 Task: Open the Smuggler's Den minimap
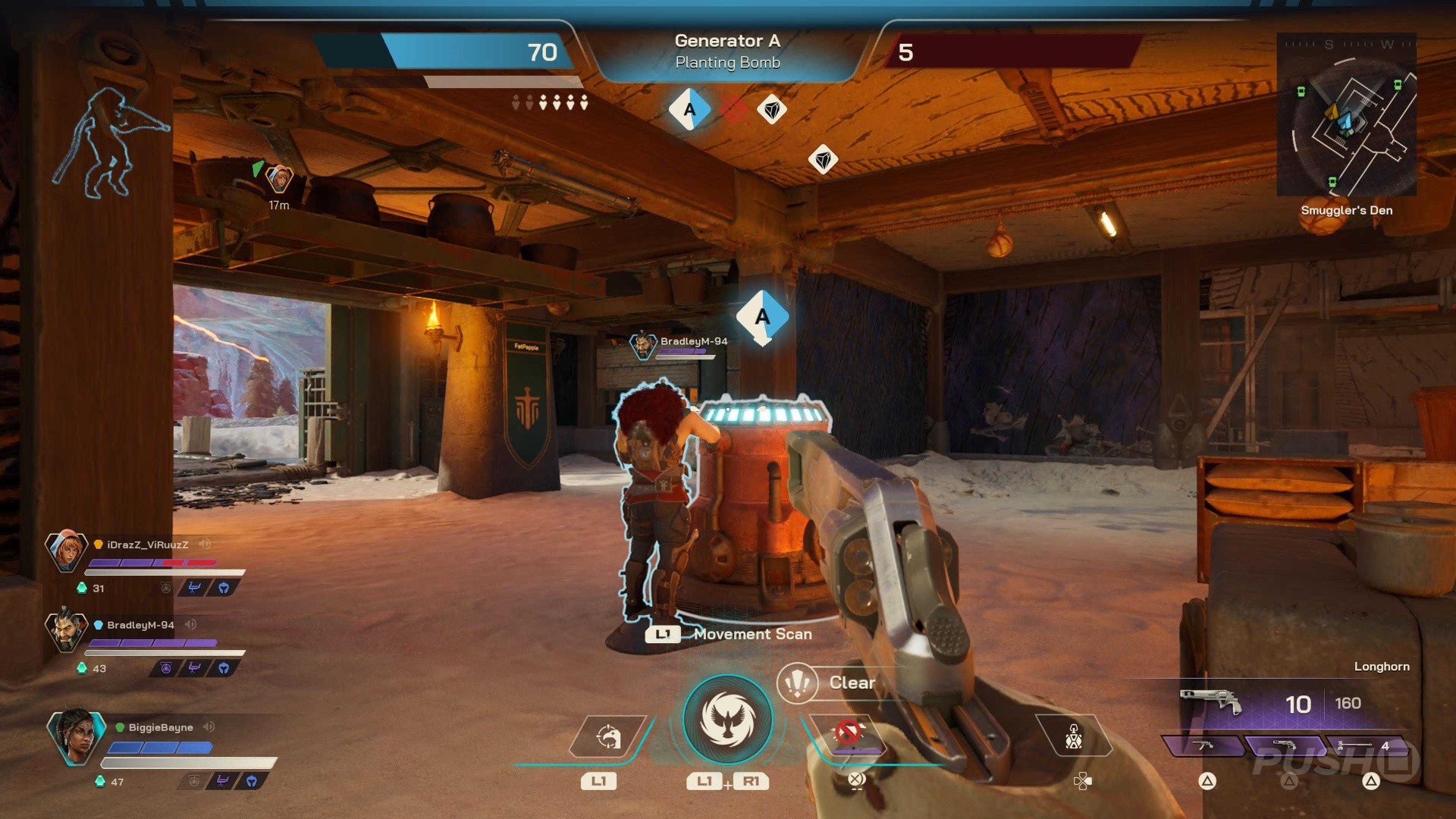tap(1346, 115)
